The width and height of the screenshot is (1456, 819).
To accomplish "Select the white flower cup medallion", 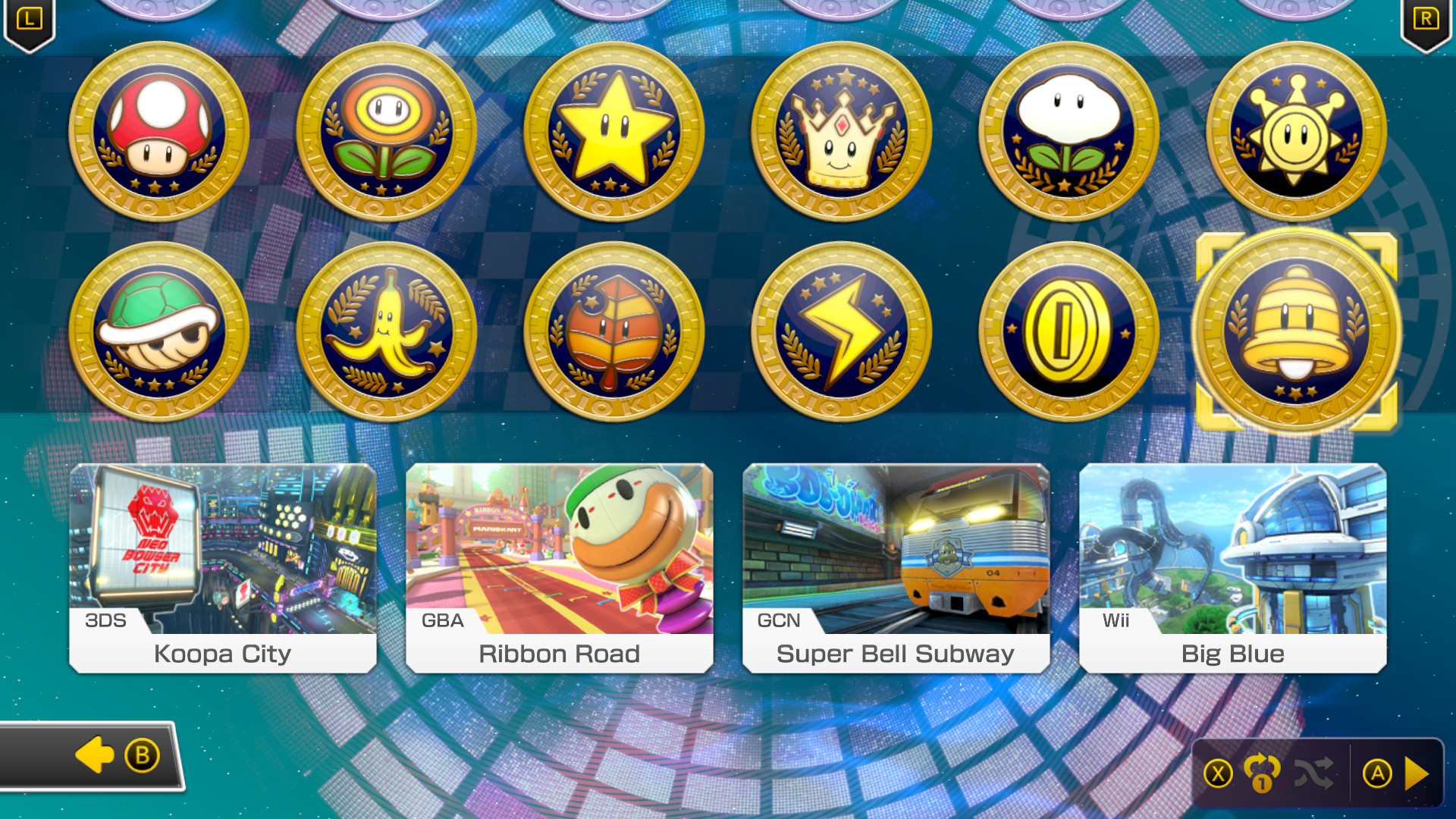I will point(1068,136).
